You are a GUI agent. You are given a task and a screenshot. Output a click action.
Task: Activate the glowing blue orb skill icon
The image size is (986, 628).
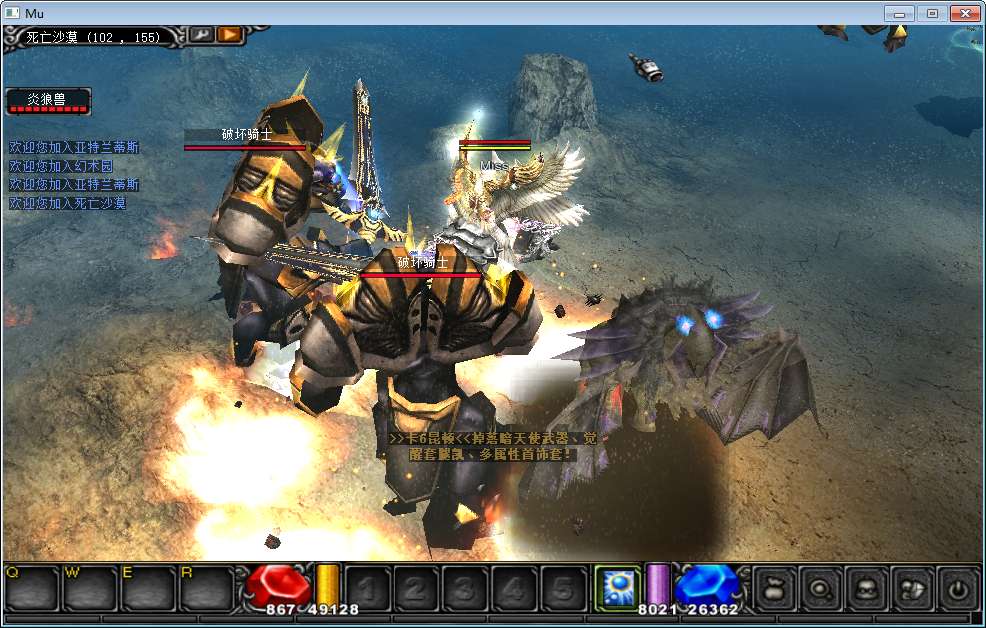617,588
